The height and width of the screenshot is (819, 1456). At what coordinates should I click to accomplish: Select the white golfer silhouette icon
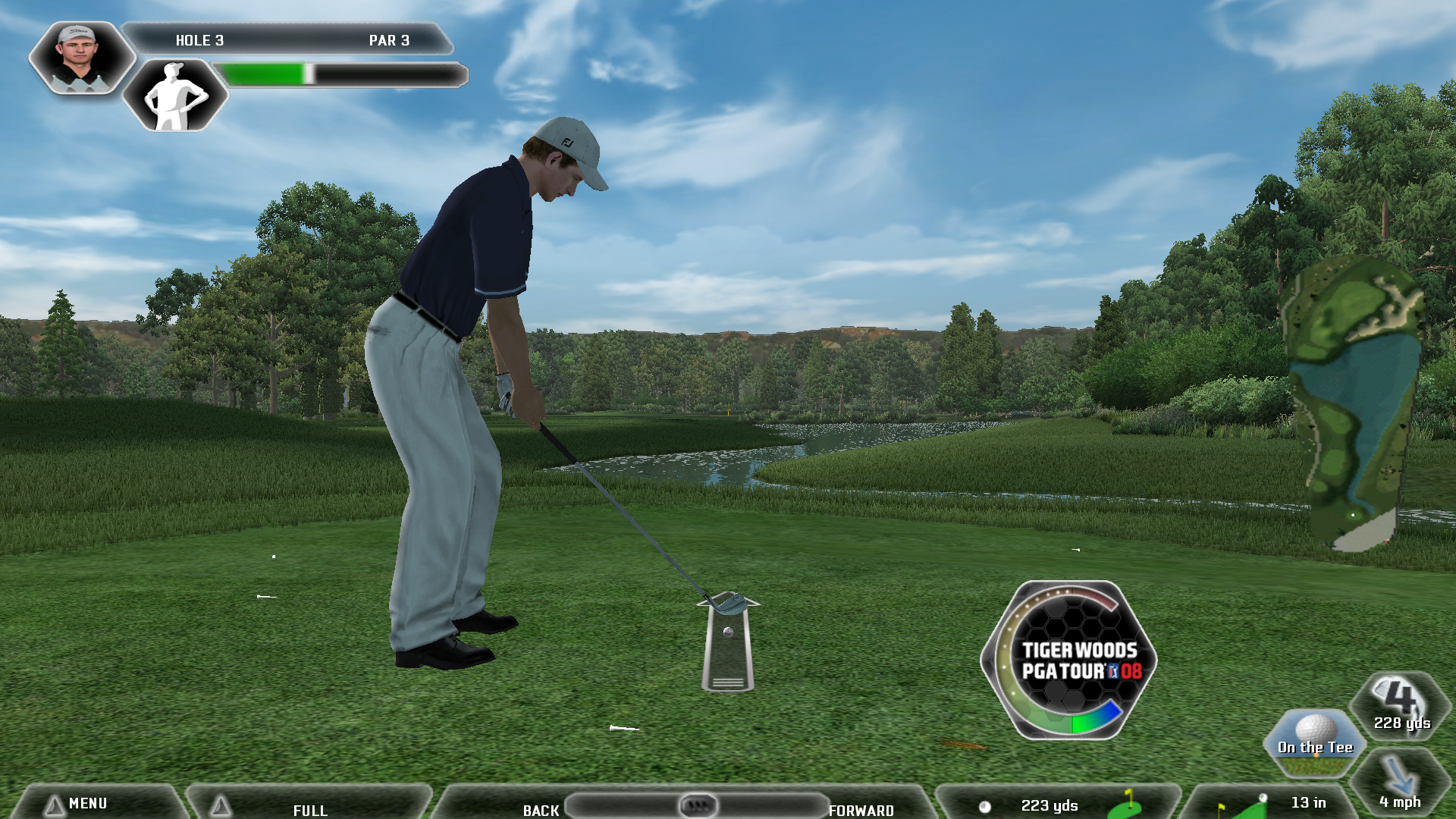(x=175, y=96)
